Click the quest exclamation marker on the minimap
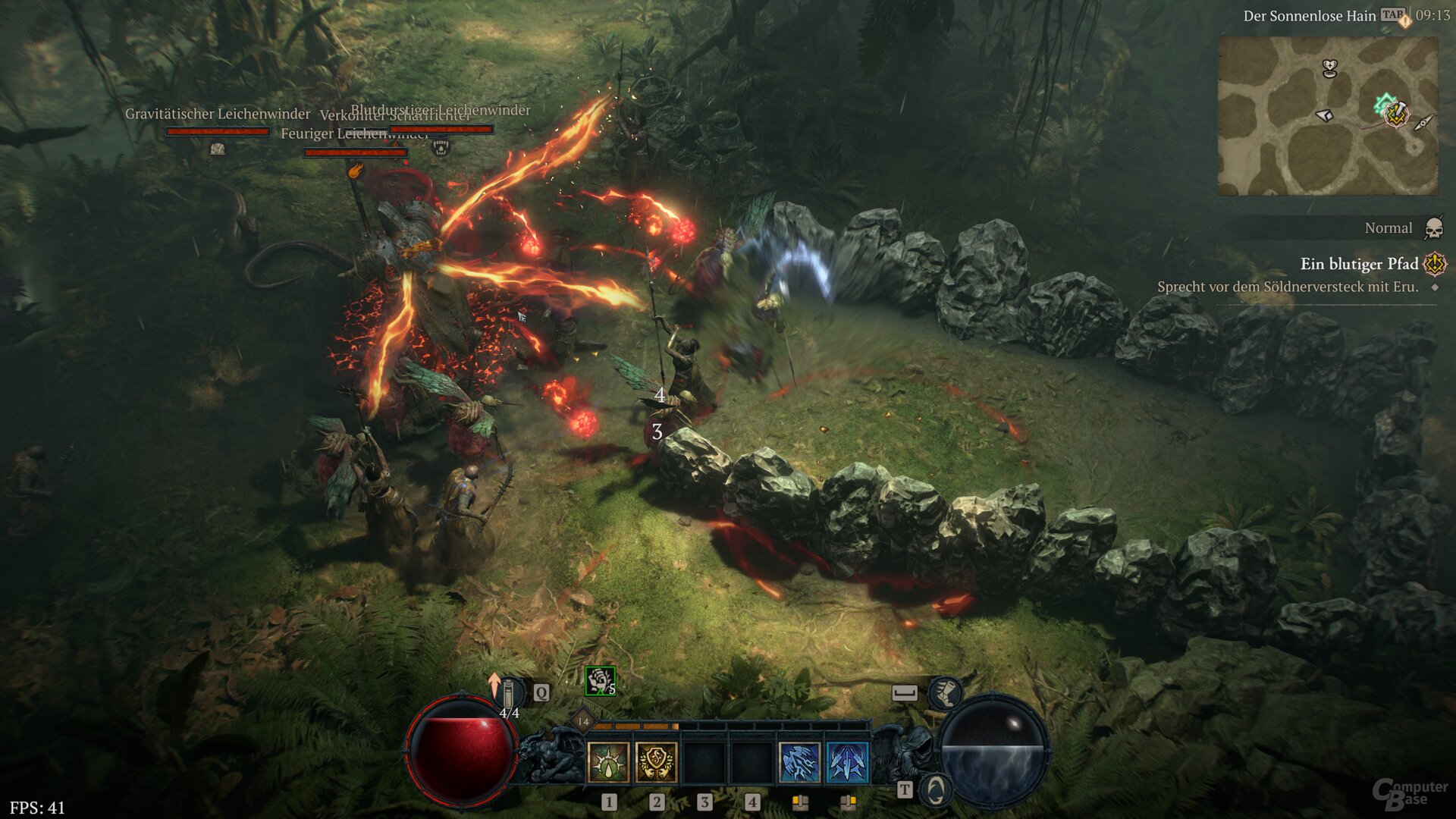Screen dimensions: 1456x819 pos(1395,115)
